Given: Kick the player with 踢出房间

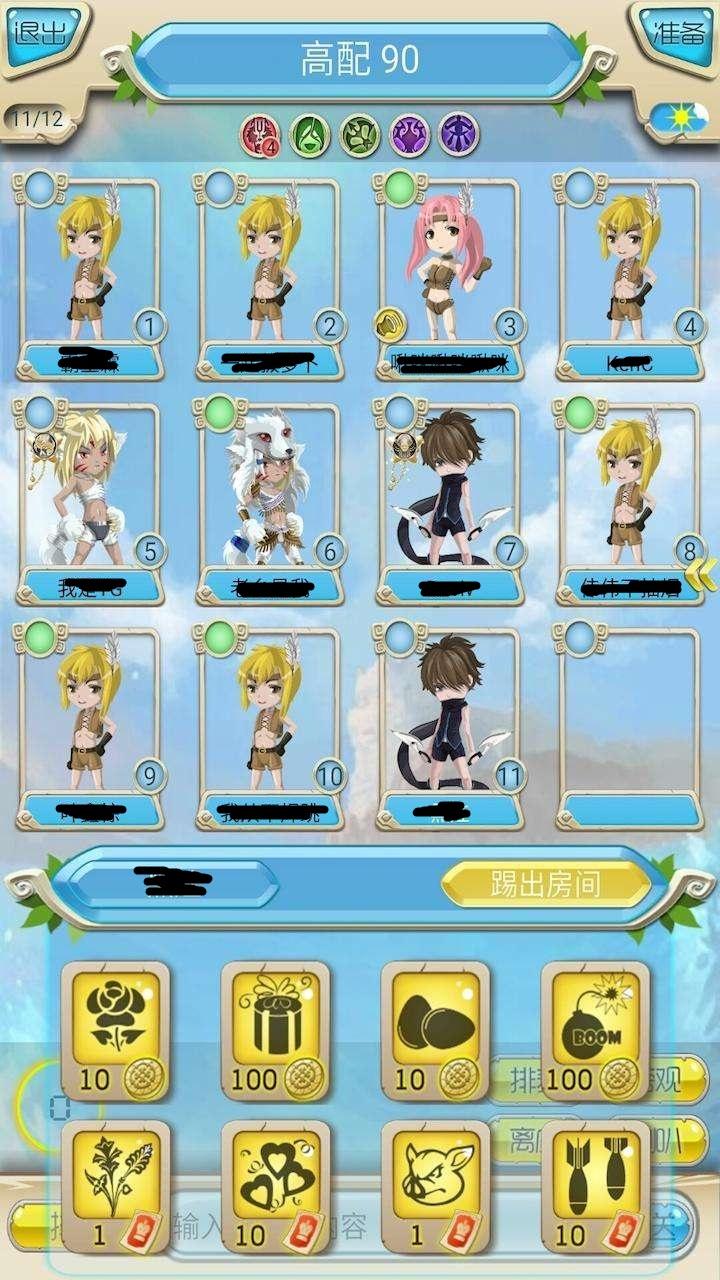Looking at the screenshot, I should coord(545,884).
